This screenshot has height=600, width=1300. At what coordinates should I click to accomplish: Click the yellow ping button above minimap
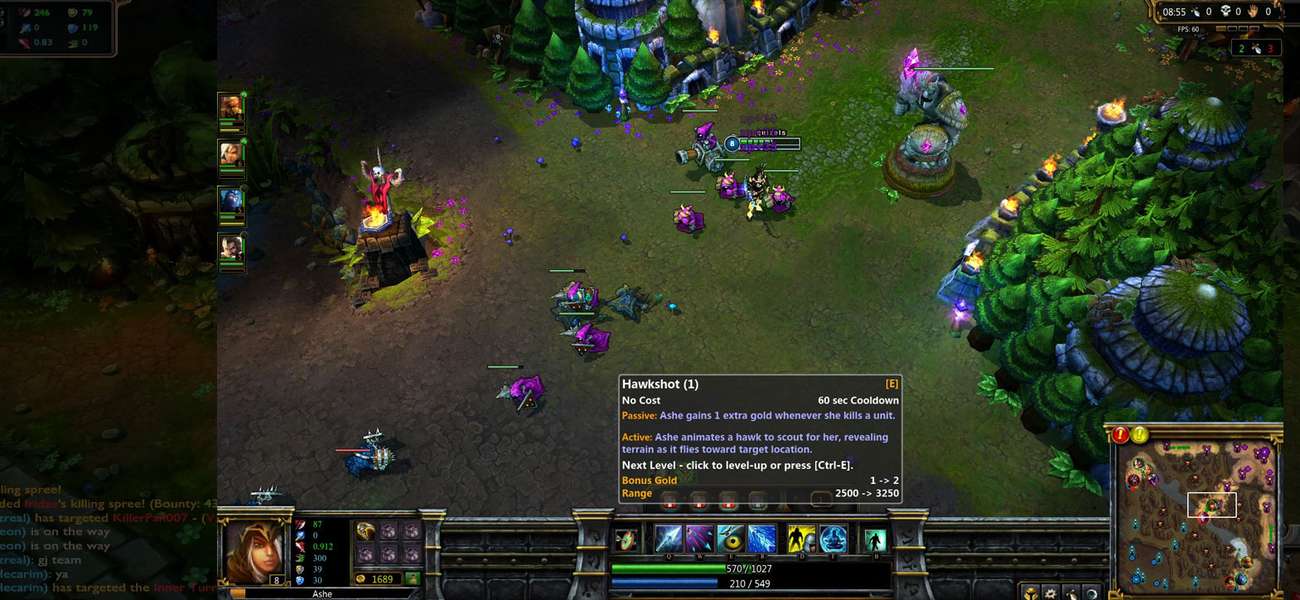(x=1139, y=435)
